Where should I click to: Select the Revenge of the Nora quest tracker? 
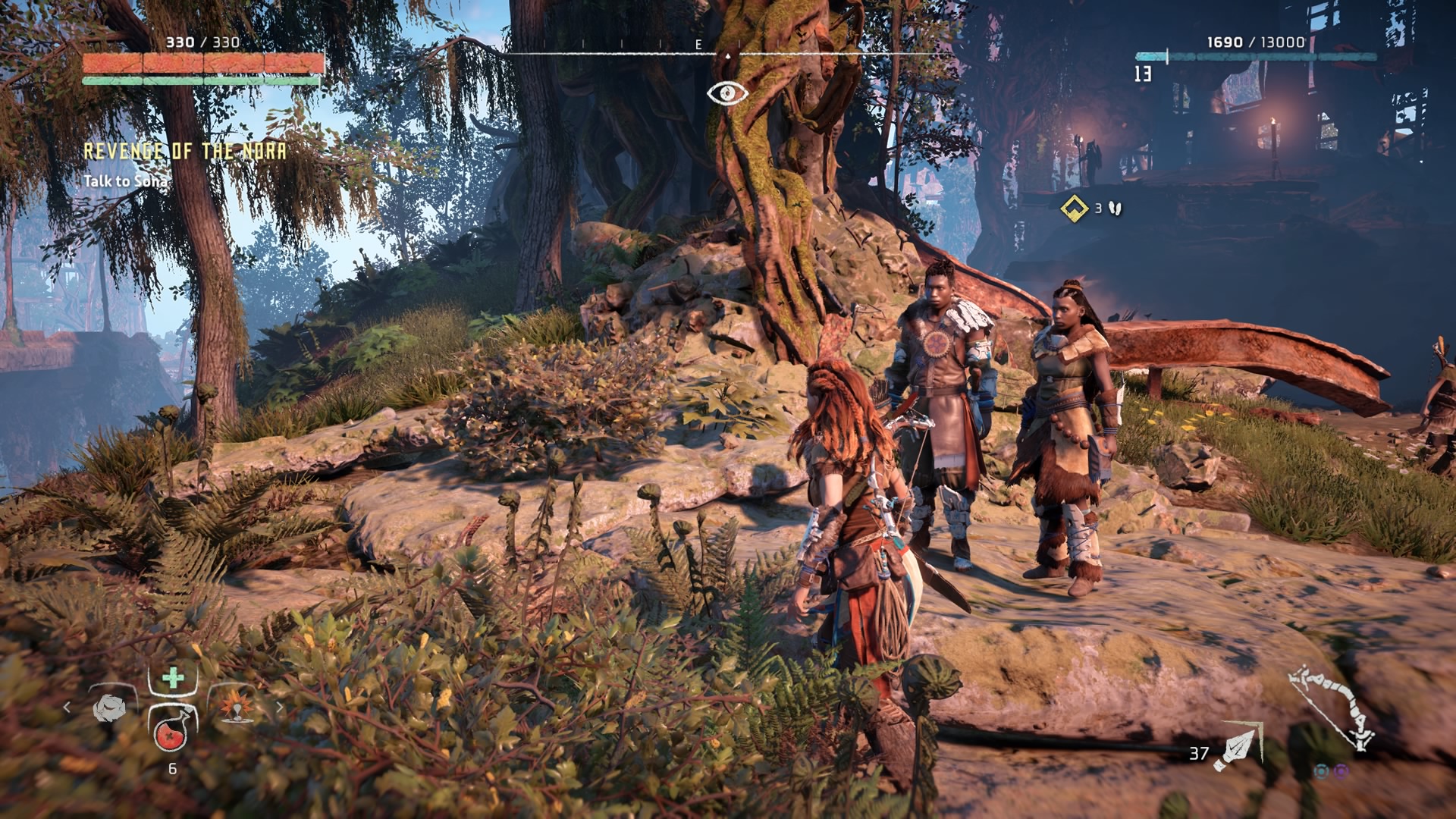tap(185, 152)
